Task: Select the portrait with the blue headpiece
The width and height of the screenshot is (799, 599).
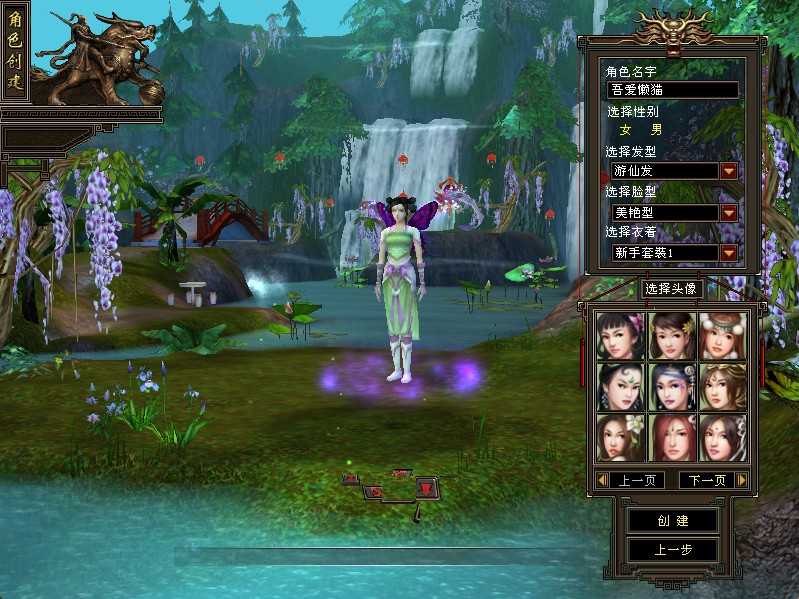Action: 671,387
